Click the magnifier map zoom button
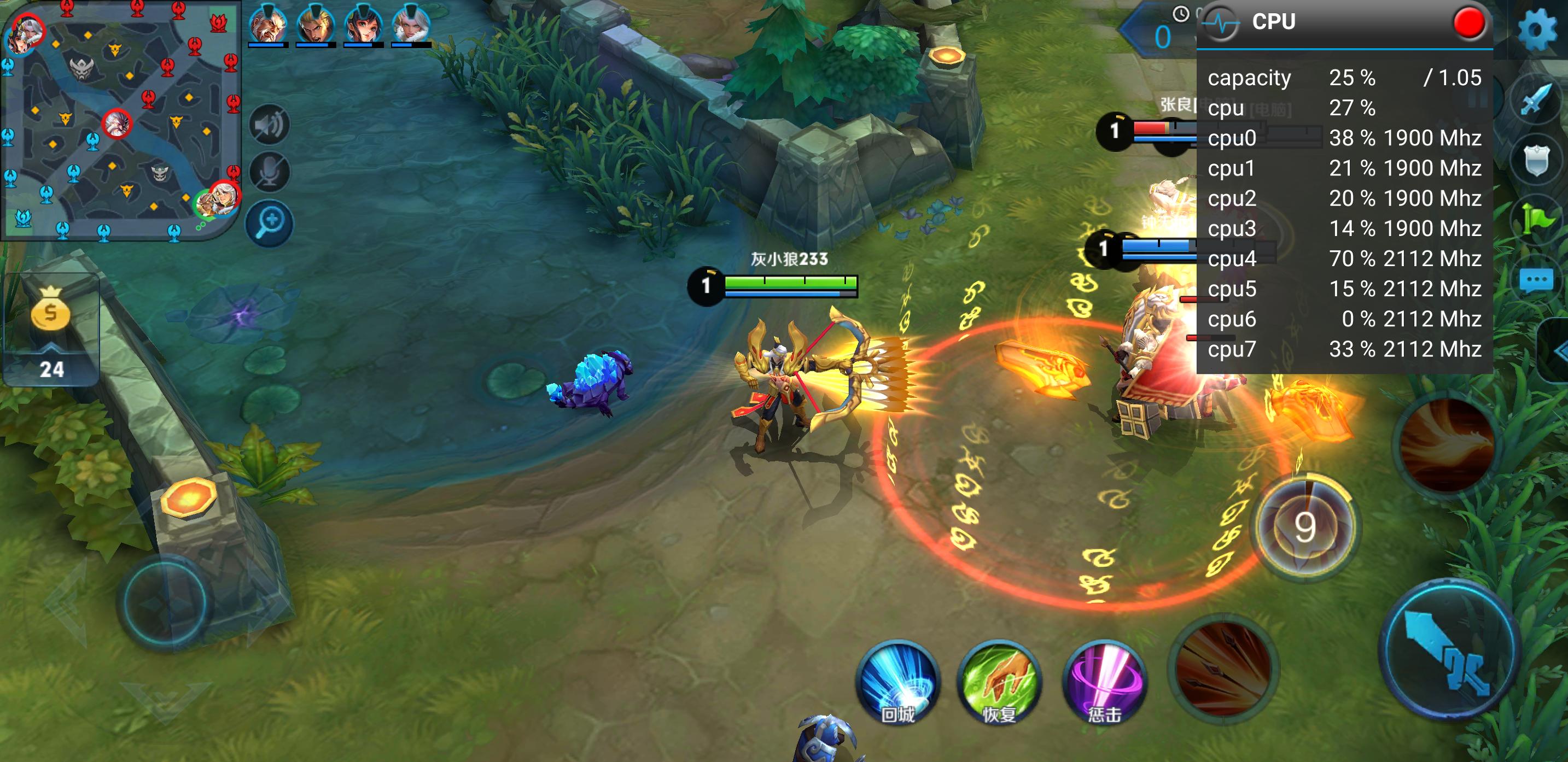Screen dimensions: 1568x762 (270, 223)
